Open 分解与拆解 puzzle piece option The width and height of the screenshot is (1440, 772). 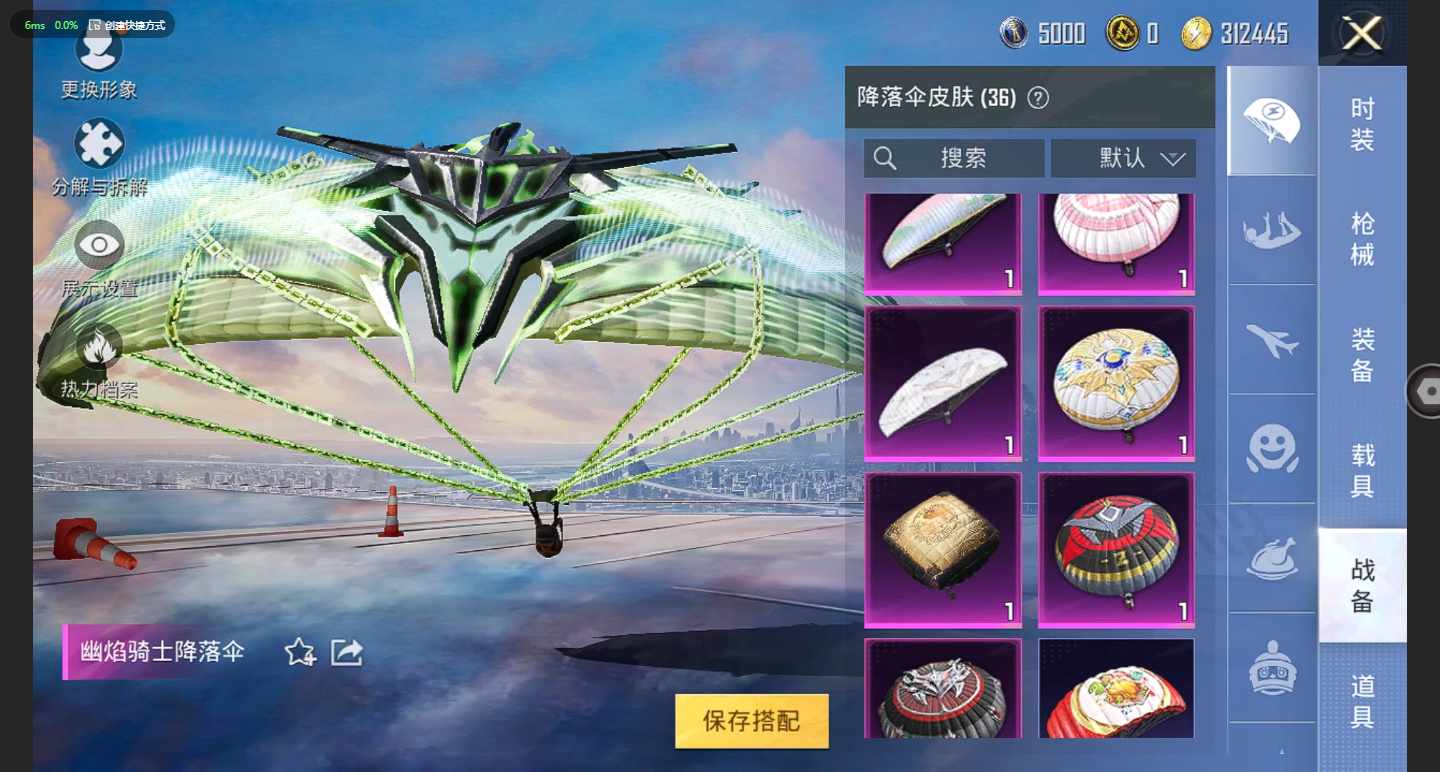pyautogui.click(x=99, y=144)
